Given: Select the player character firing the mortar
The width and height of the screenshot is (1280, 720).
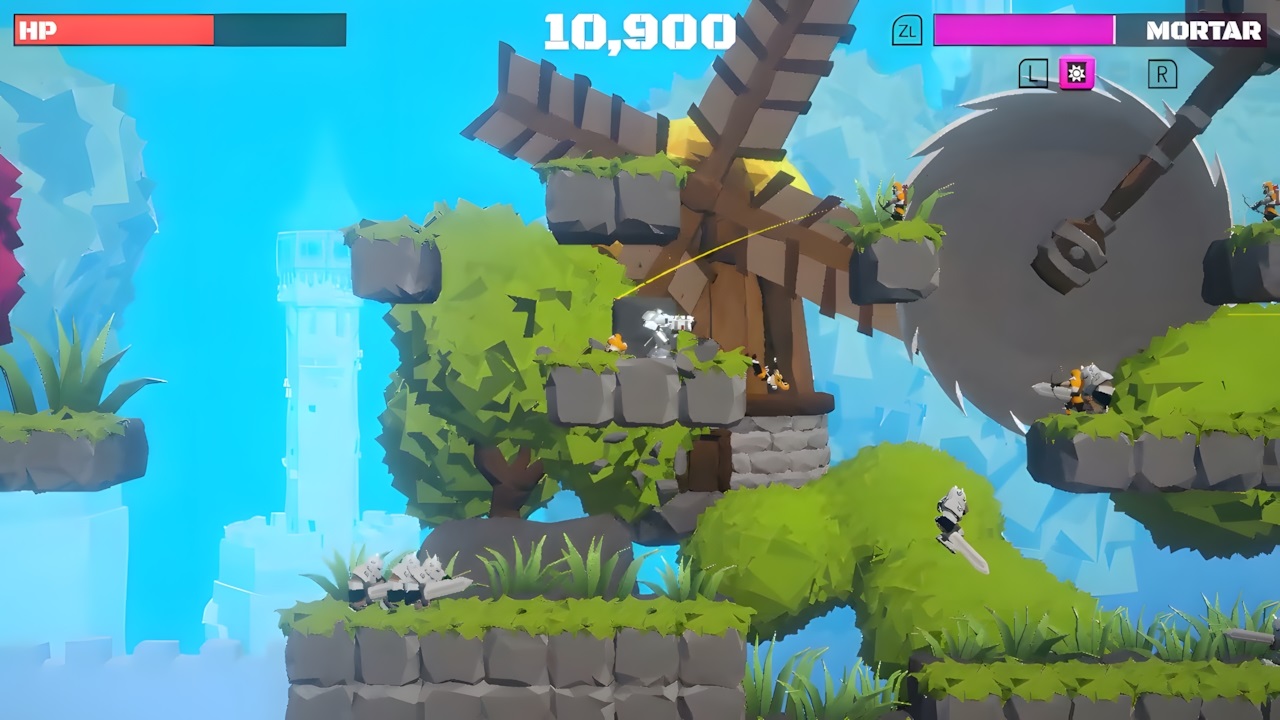Looking at the screenshot, I should 660,325.
